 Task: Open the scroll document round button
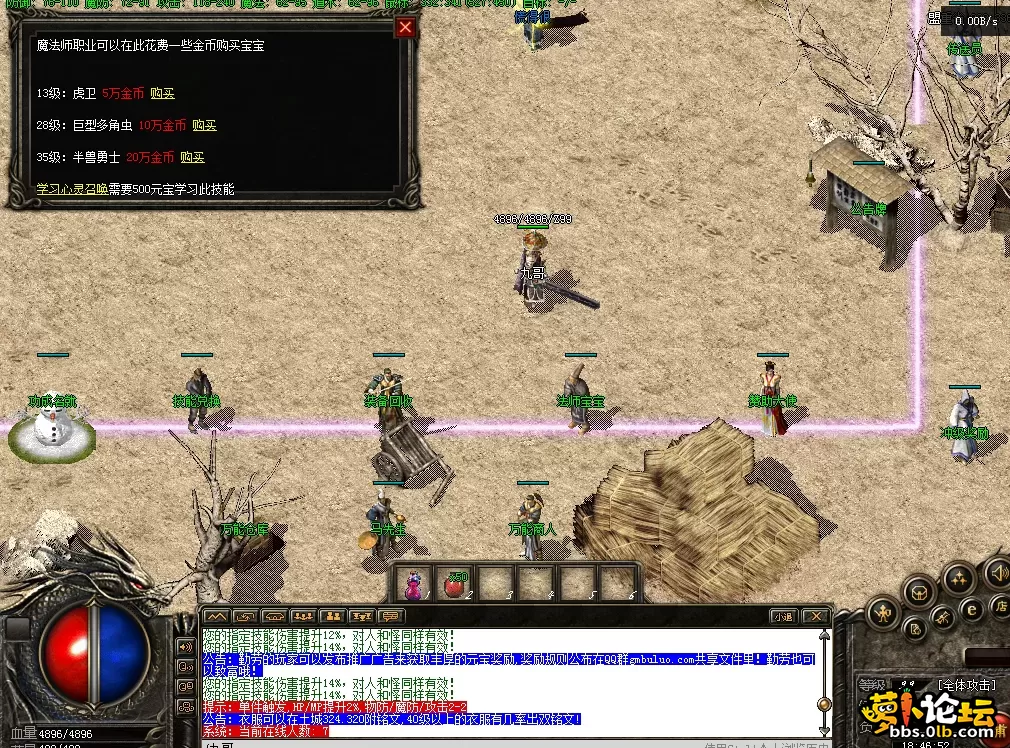tap(913, 630)
